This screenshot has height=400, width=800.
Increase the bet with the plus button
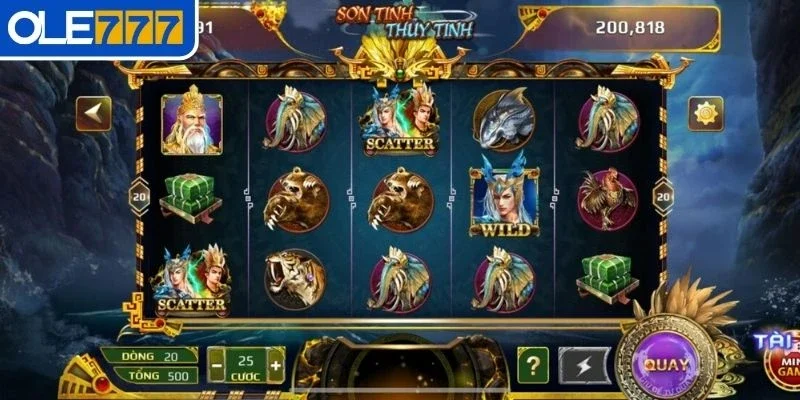[x=275, y=364]
